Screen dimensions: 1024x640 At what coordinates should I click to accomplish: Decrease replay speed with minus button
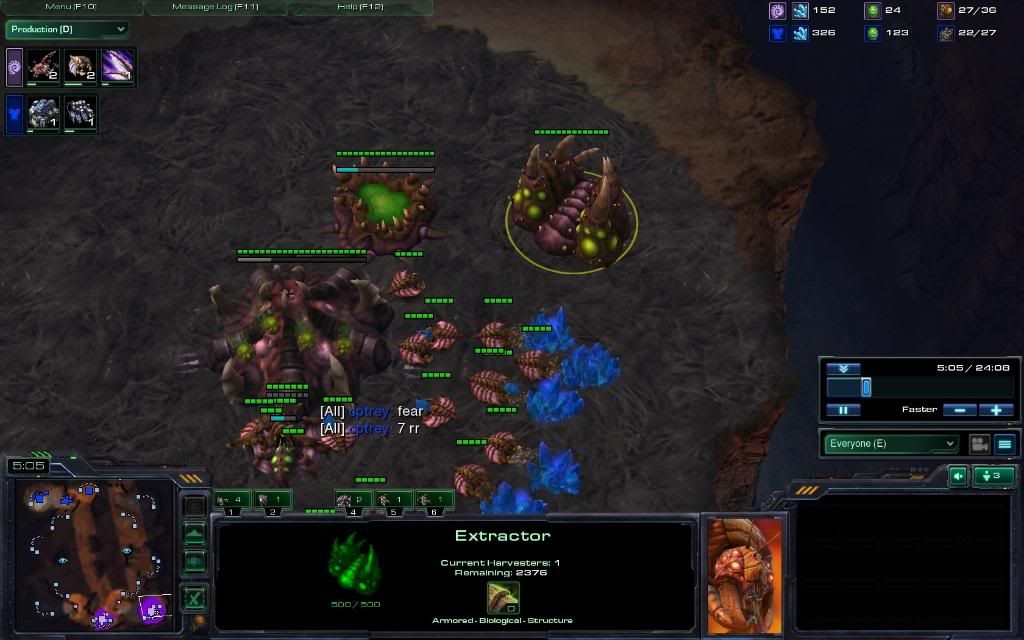(960, 410)
